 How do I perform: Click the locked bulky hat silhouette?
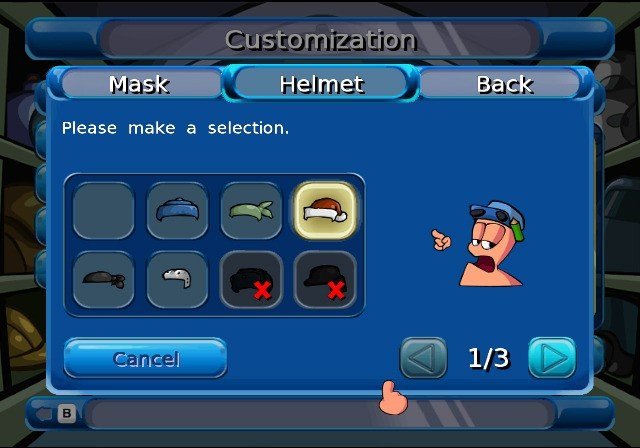pos(251,280)
